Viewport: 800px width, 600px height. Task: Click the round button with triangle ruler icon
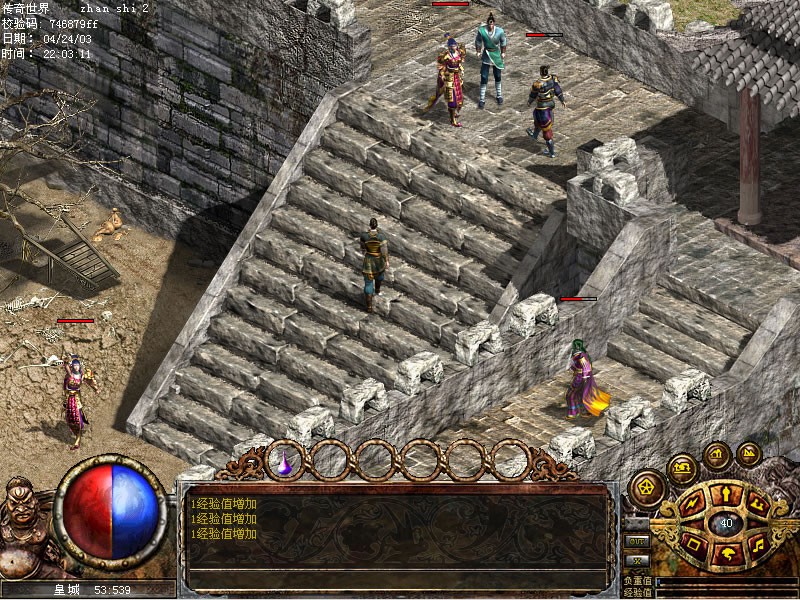click(x=749, y=454)
